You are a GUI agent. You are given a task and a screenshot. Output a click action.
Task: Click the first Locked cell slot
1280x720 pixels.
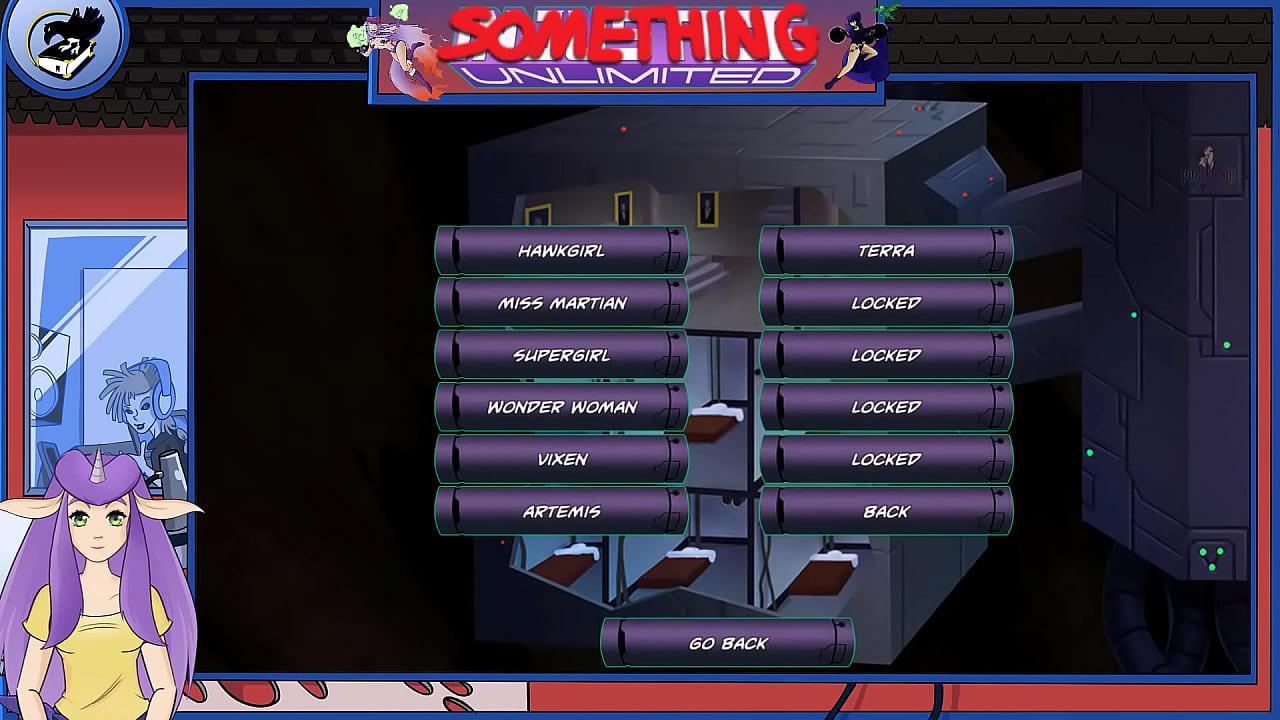885,303
